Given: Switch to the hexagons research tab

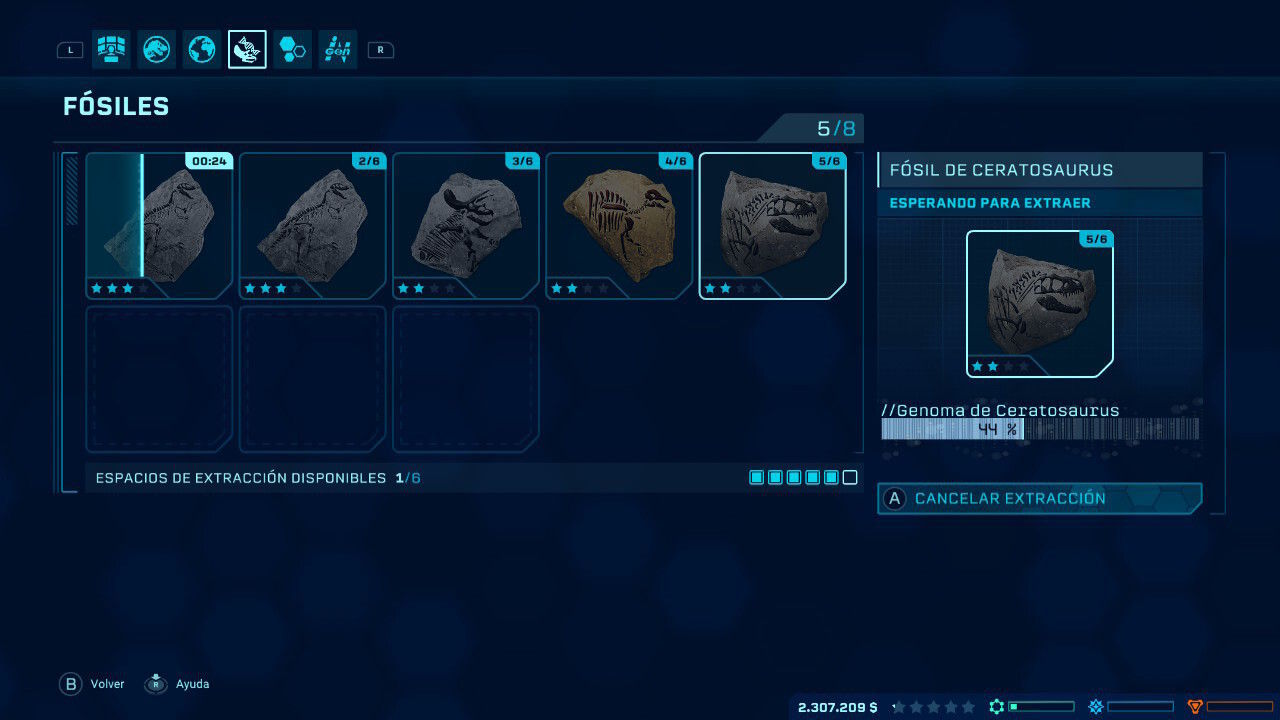Looking at the screenshot, I should pos(292,49).
